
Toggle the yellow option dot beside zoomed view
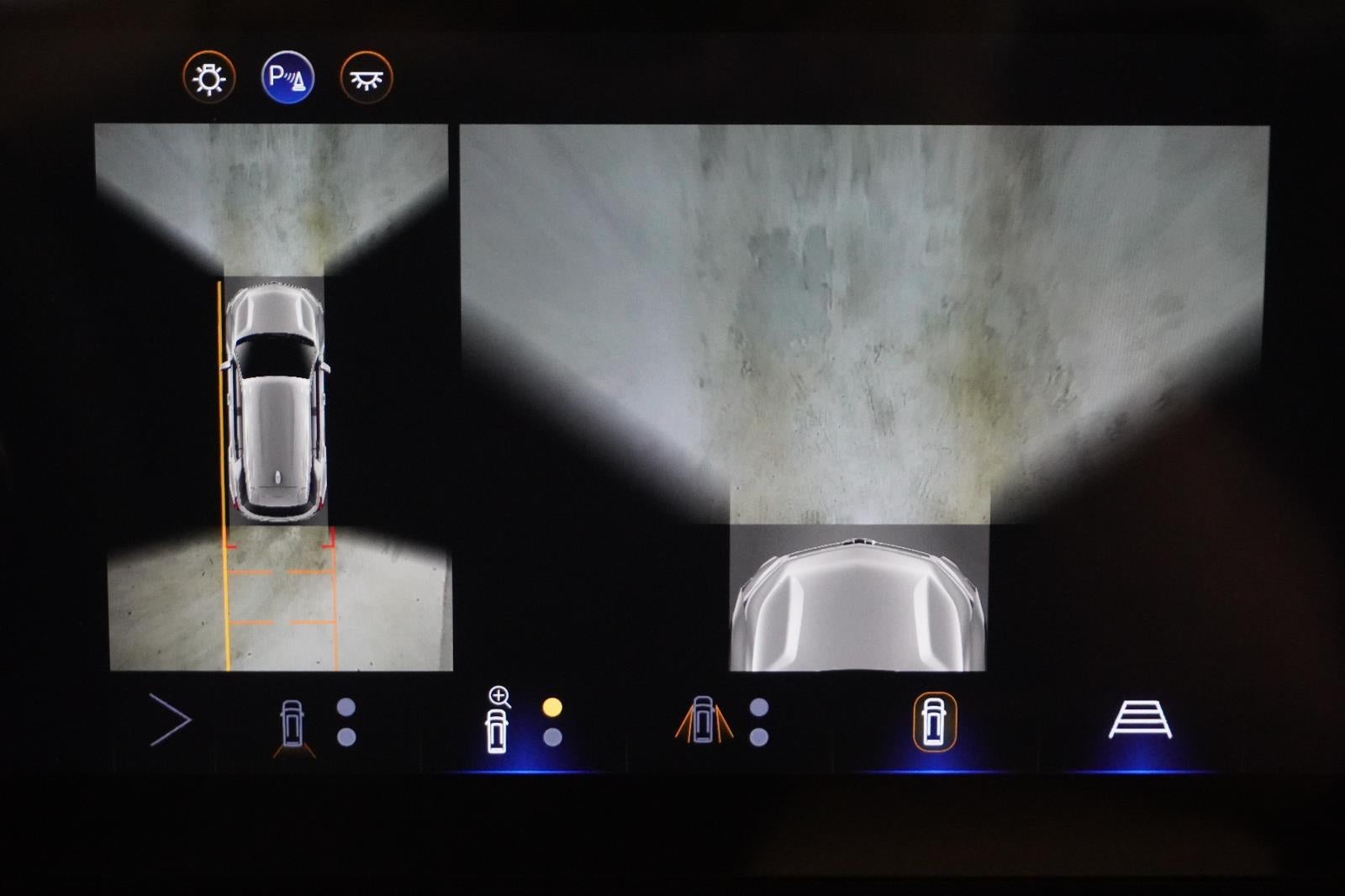(x=551, y=706)
